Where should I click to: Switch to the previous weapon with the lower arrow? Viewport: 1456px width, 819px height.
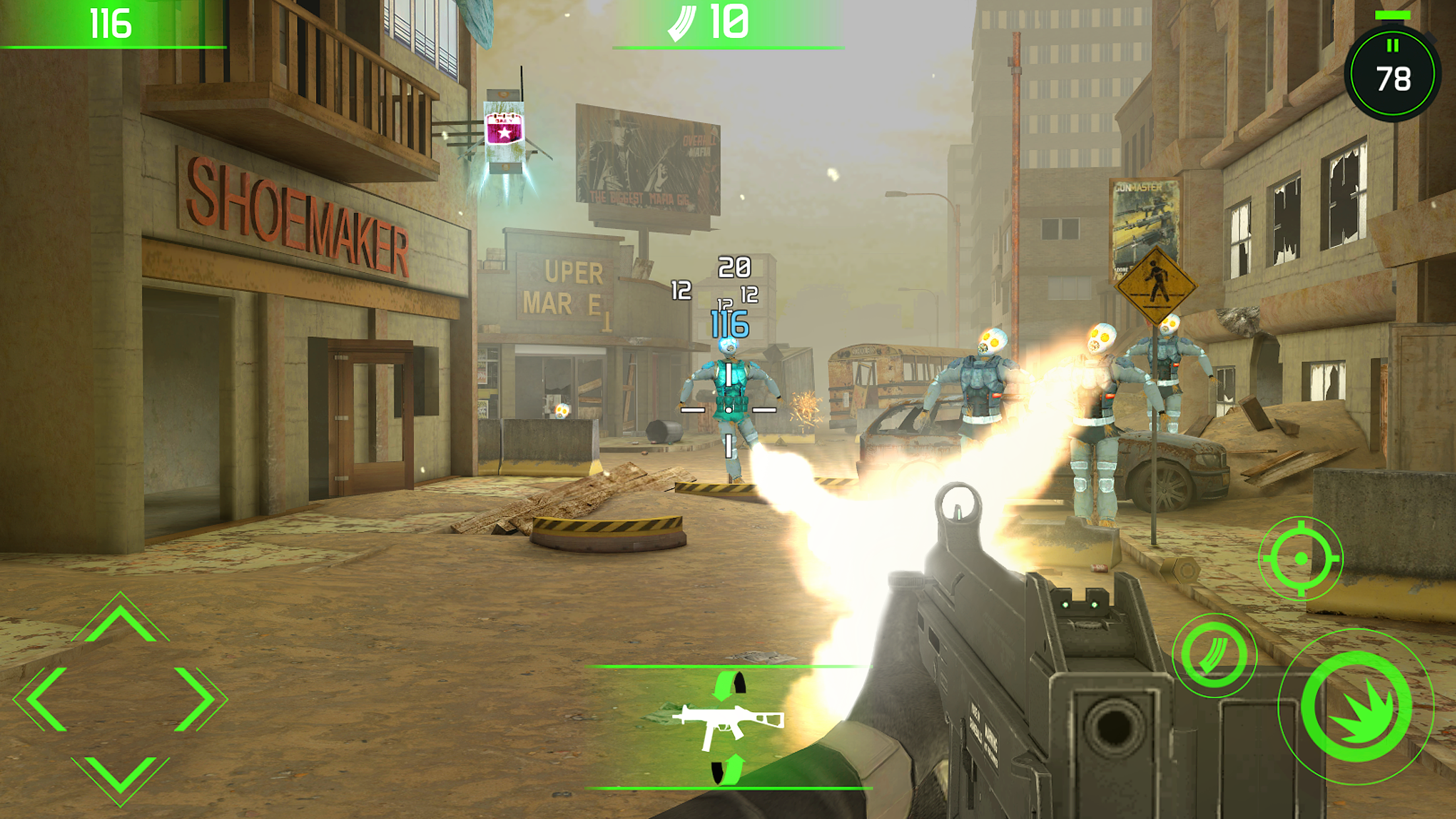click(728, 770)
